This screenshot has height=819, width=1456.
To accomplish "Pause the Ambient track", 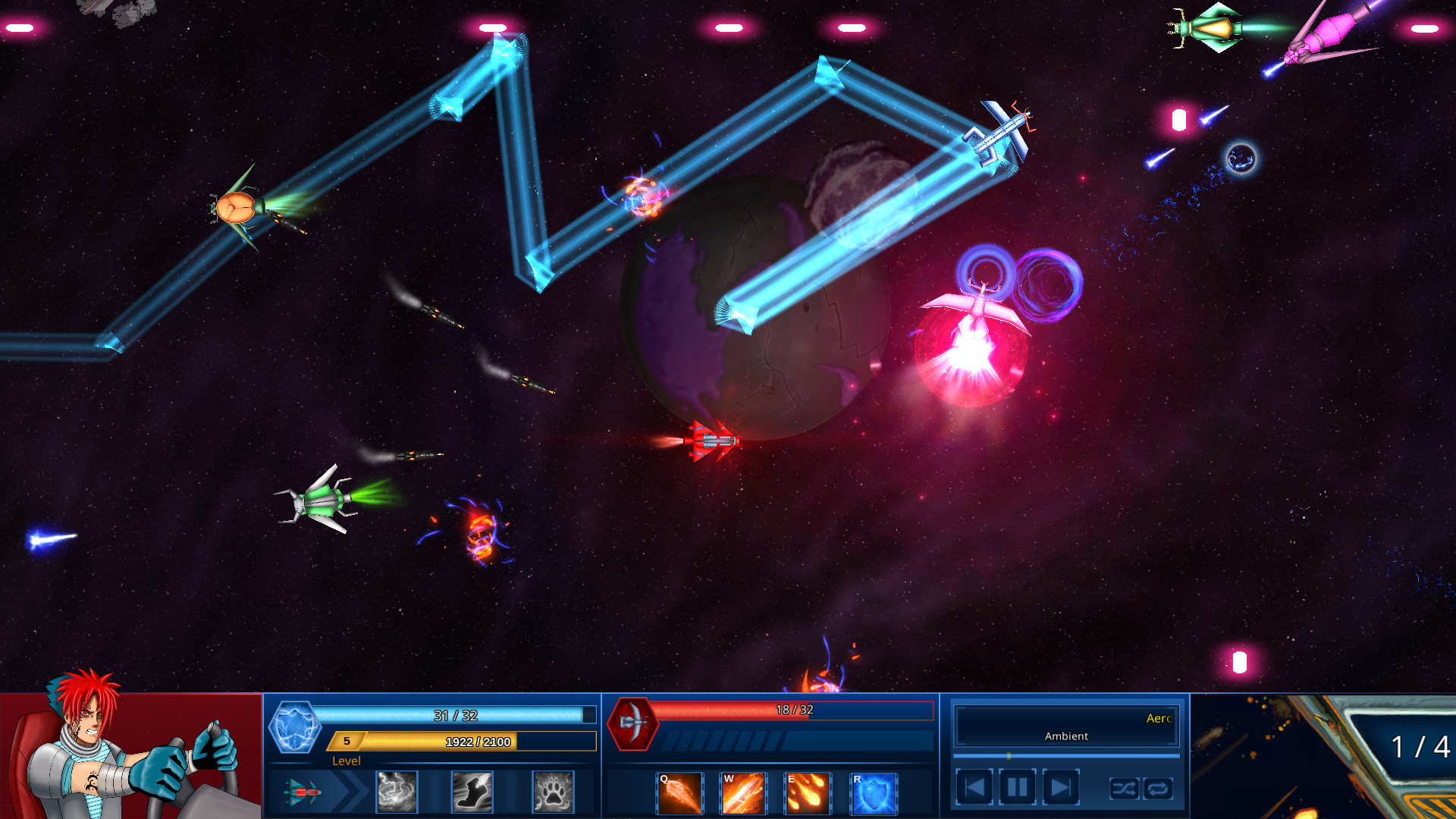I will click(1016, 786).
